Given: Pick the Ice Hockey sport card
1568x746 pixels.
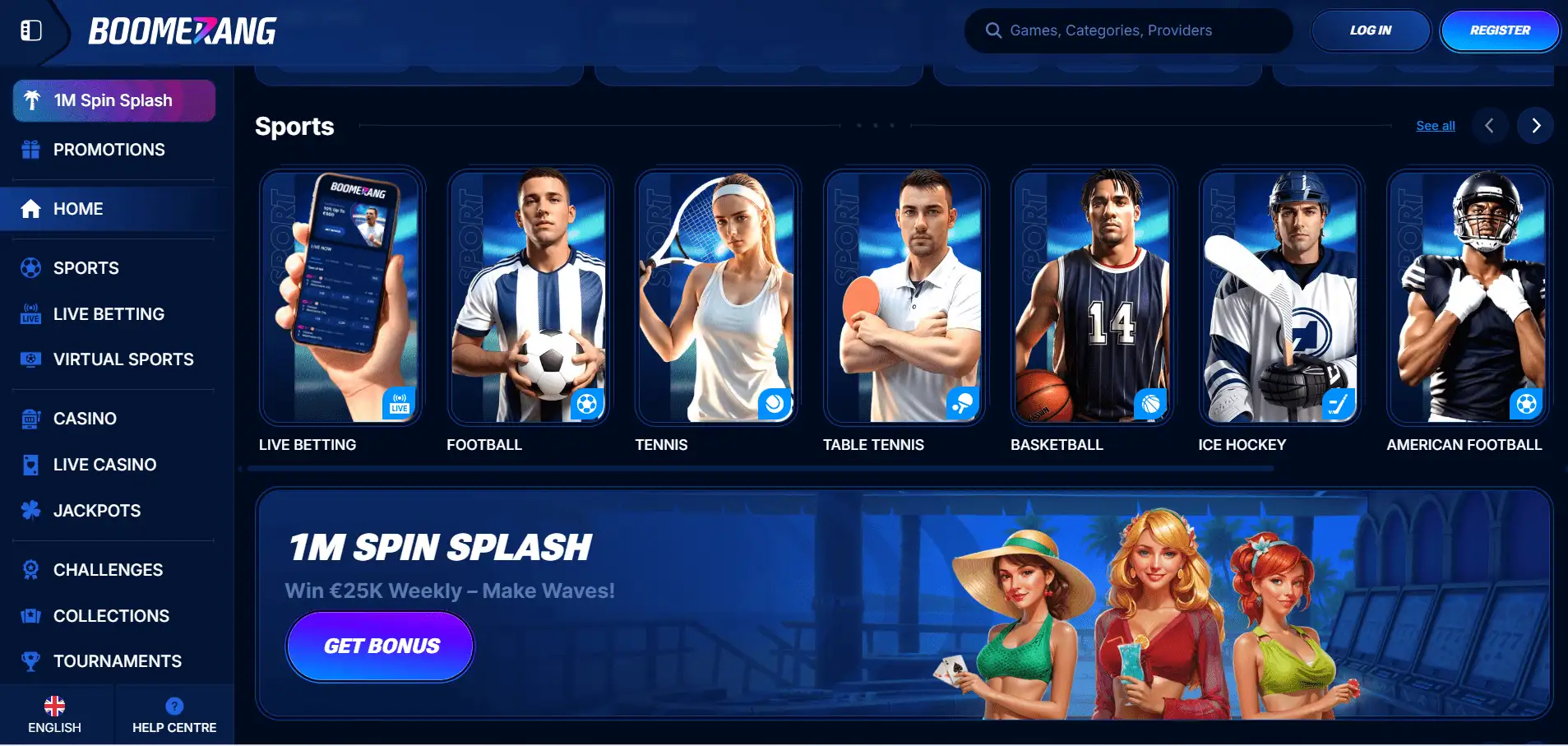Looking at the screenshot, I should pyautogui.click(x=1280, y=297).
